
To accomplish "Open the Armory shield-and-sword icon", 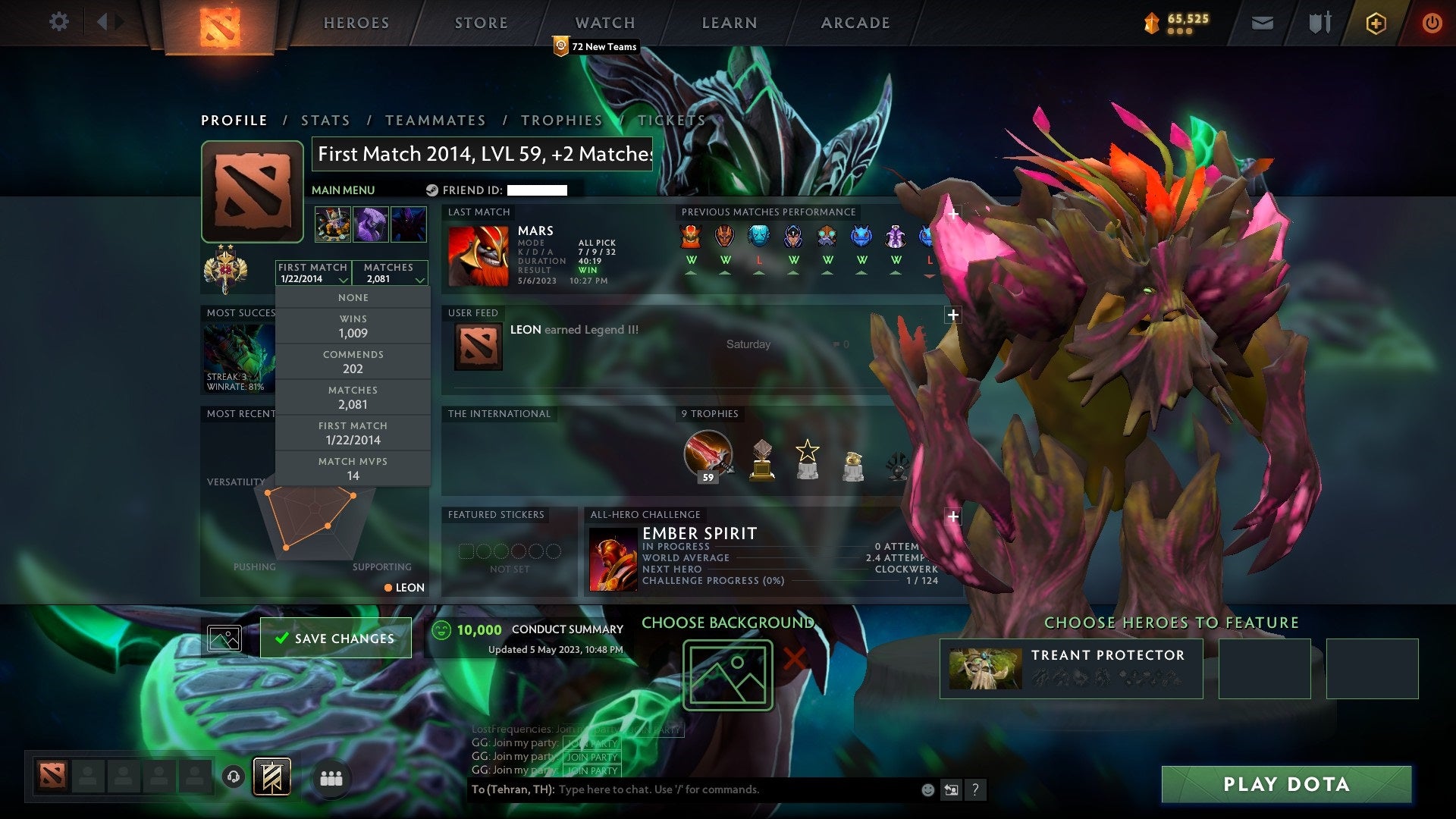I will tap(1319, 23).
